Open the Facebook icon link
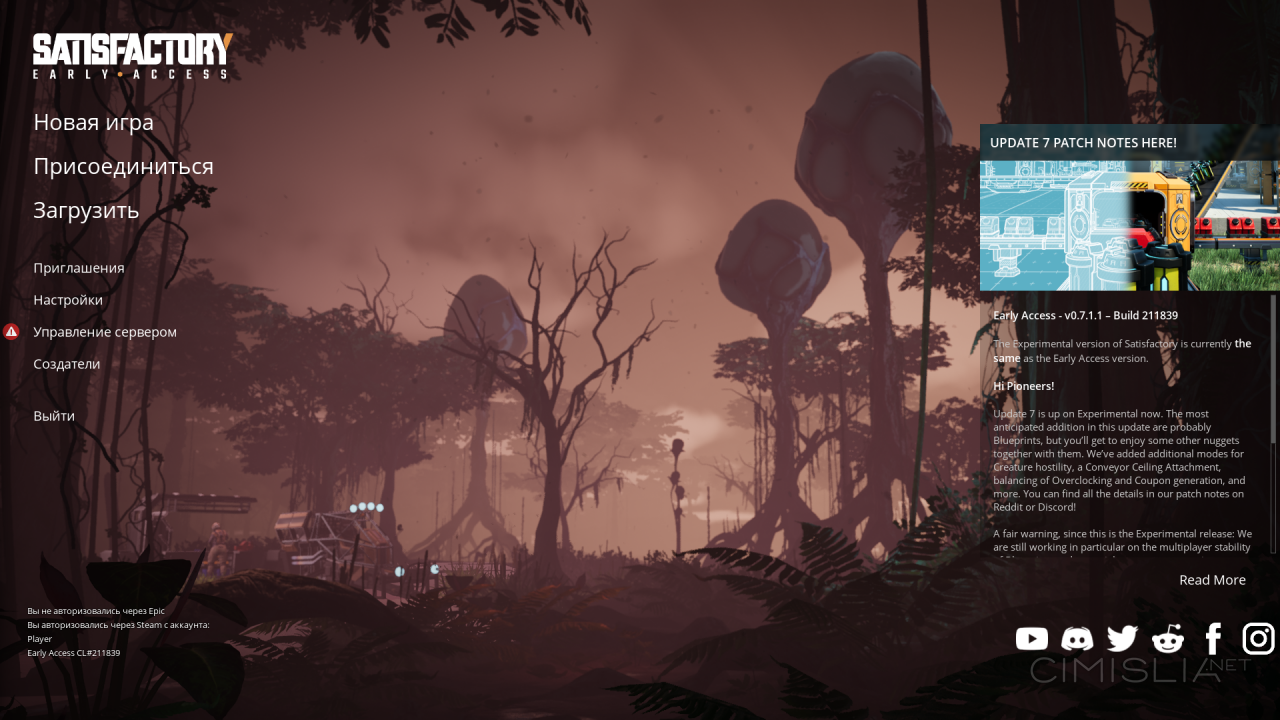The width and height of the screenshot is (1280, 720). coord(1213,639)
